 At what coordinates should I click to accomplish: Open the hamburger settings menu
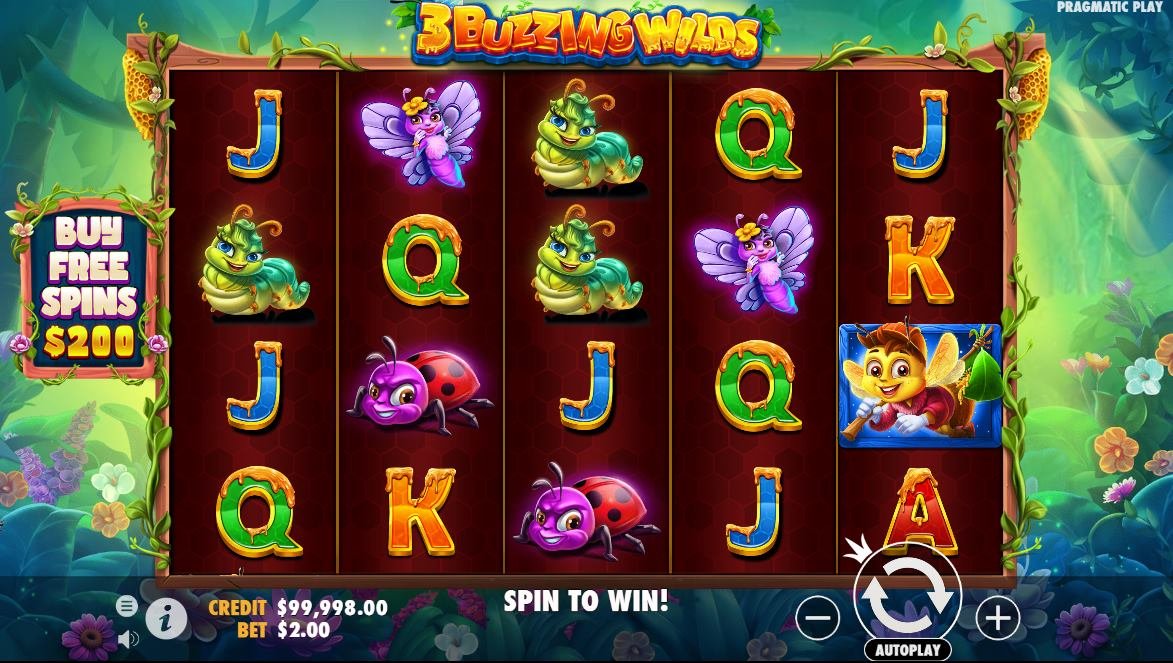(x=127, y=605)
